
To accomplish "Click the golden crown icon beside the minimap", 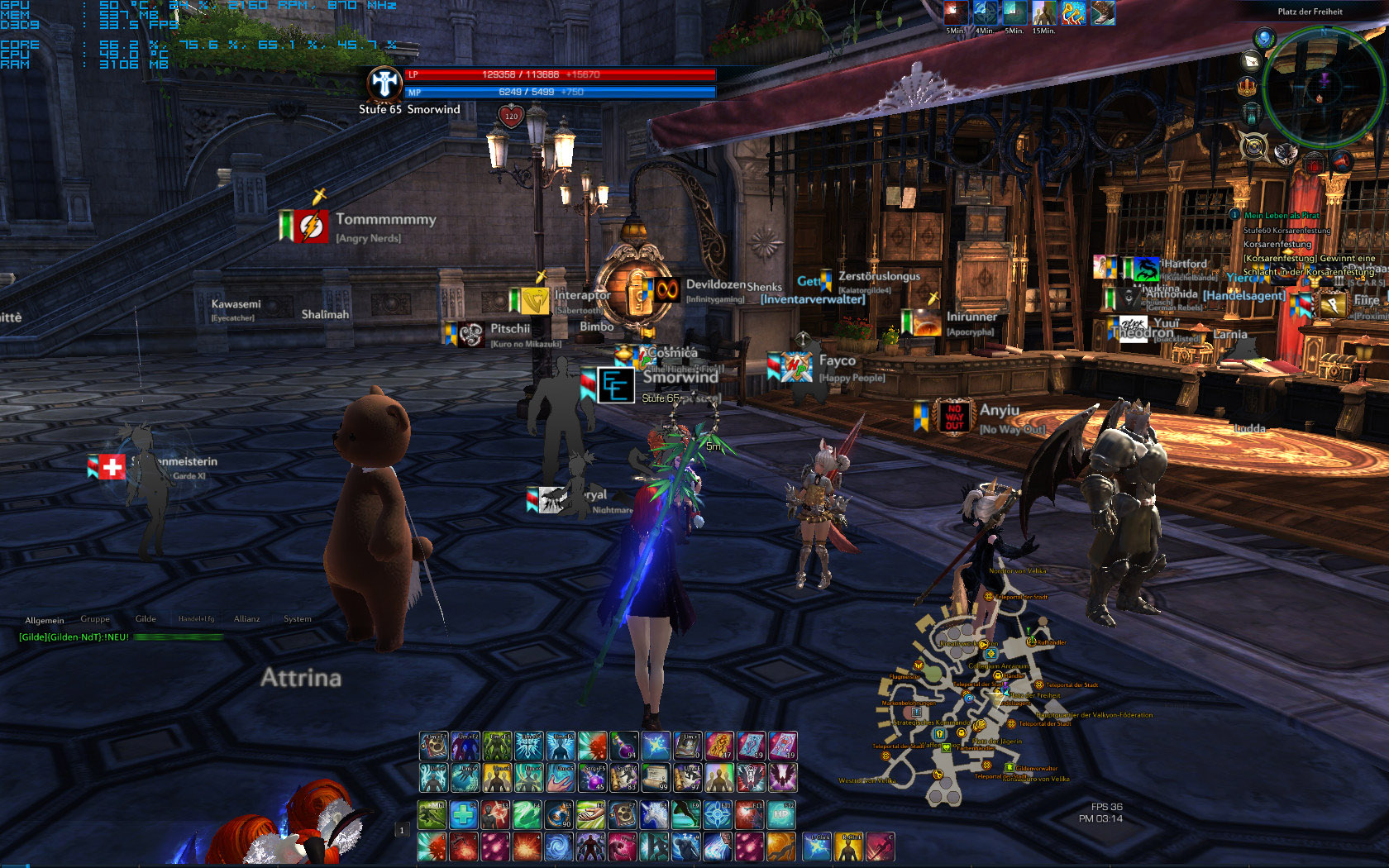I will pyautogui.click(x=1248, y=87).
